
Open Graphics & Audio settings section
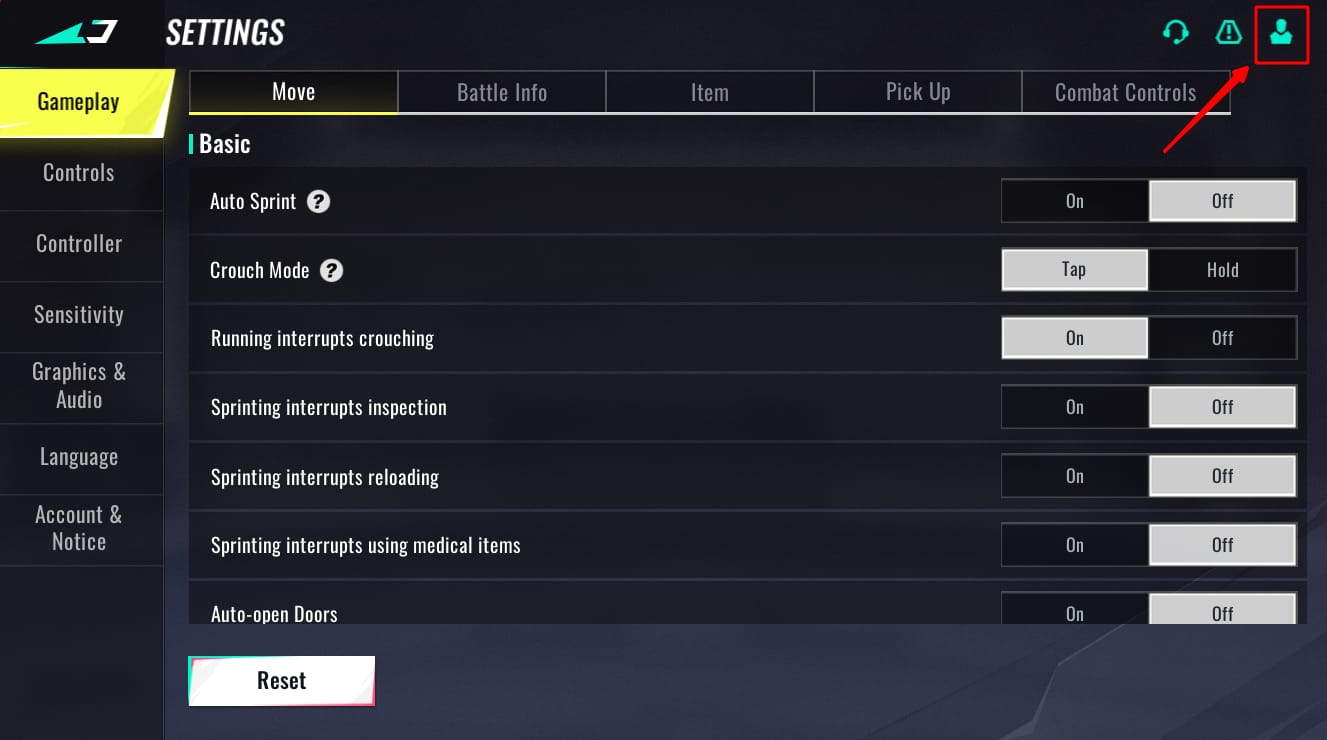[81, 385]
